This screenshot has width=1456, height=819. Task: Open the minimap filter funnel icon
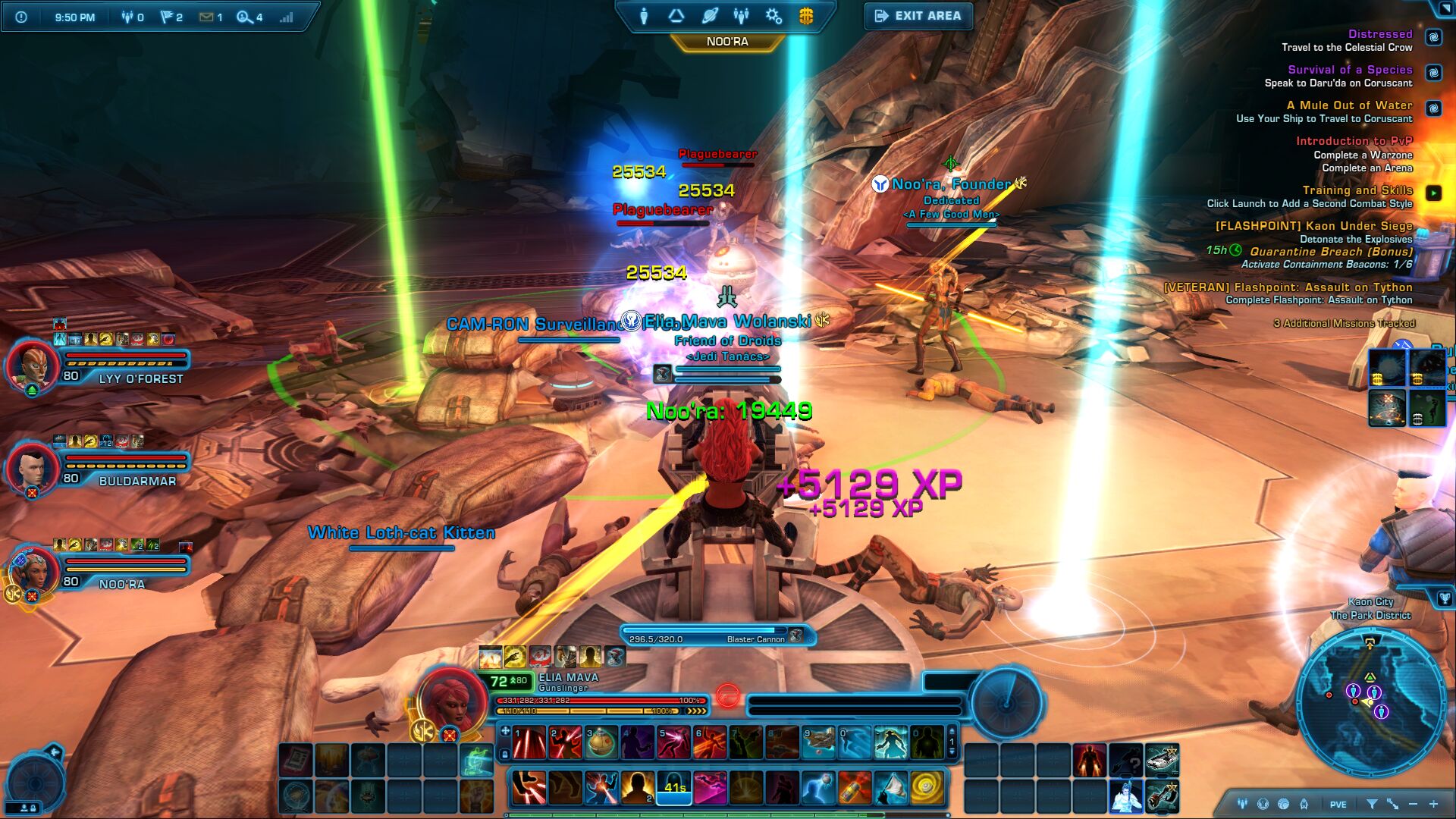click(1372, 804)
